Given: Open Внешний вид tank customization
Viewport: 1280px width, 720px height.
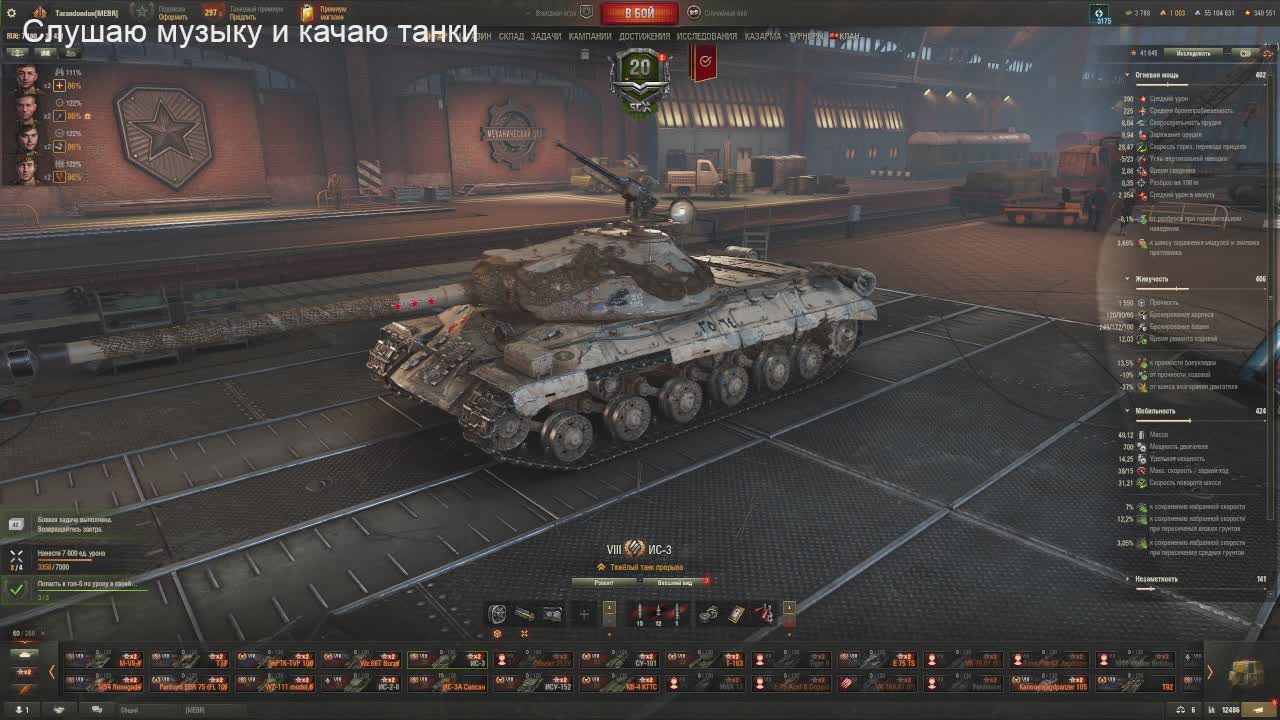Looking at the screenshot, I should point(674,581).
